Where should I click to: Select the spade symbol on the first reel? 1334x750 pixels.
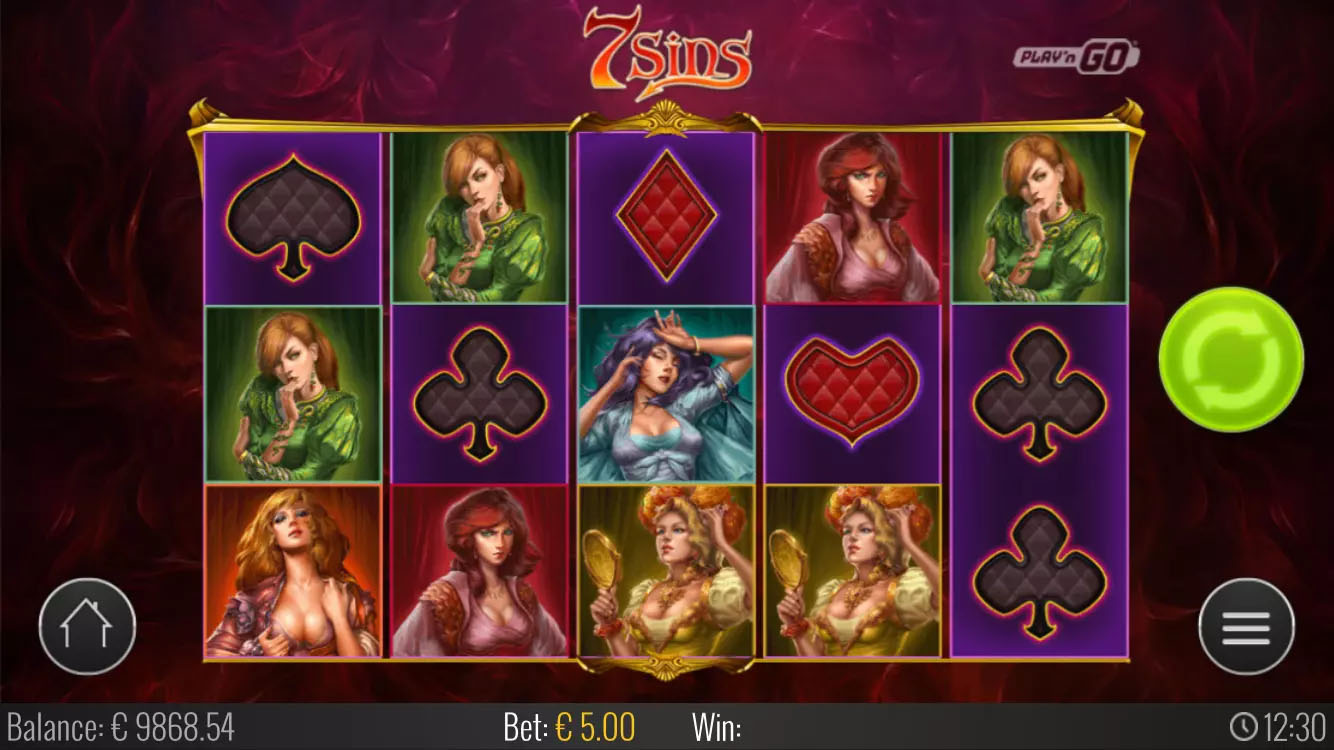[290, 215]
